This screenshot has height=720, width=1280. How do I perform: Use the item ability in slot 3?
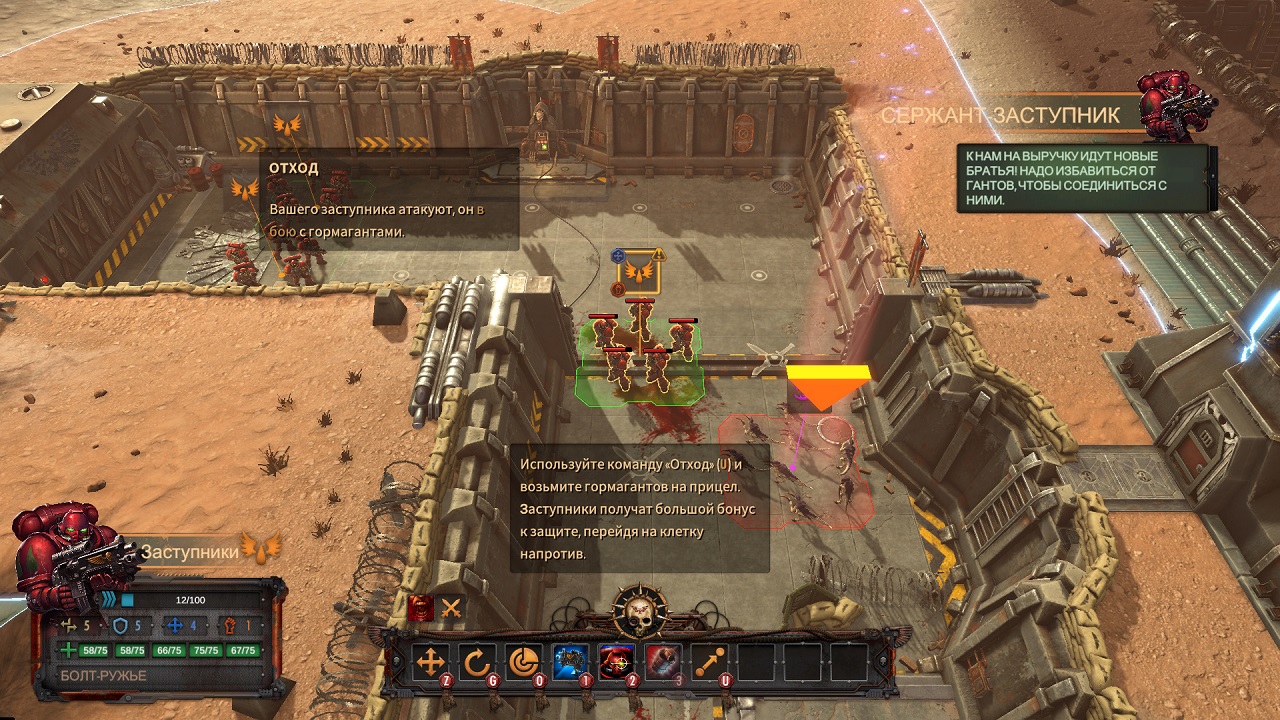(661, 660)
